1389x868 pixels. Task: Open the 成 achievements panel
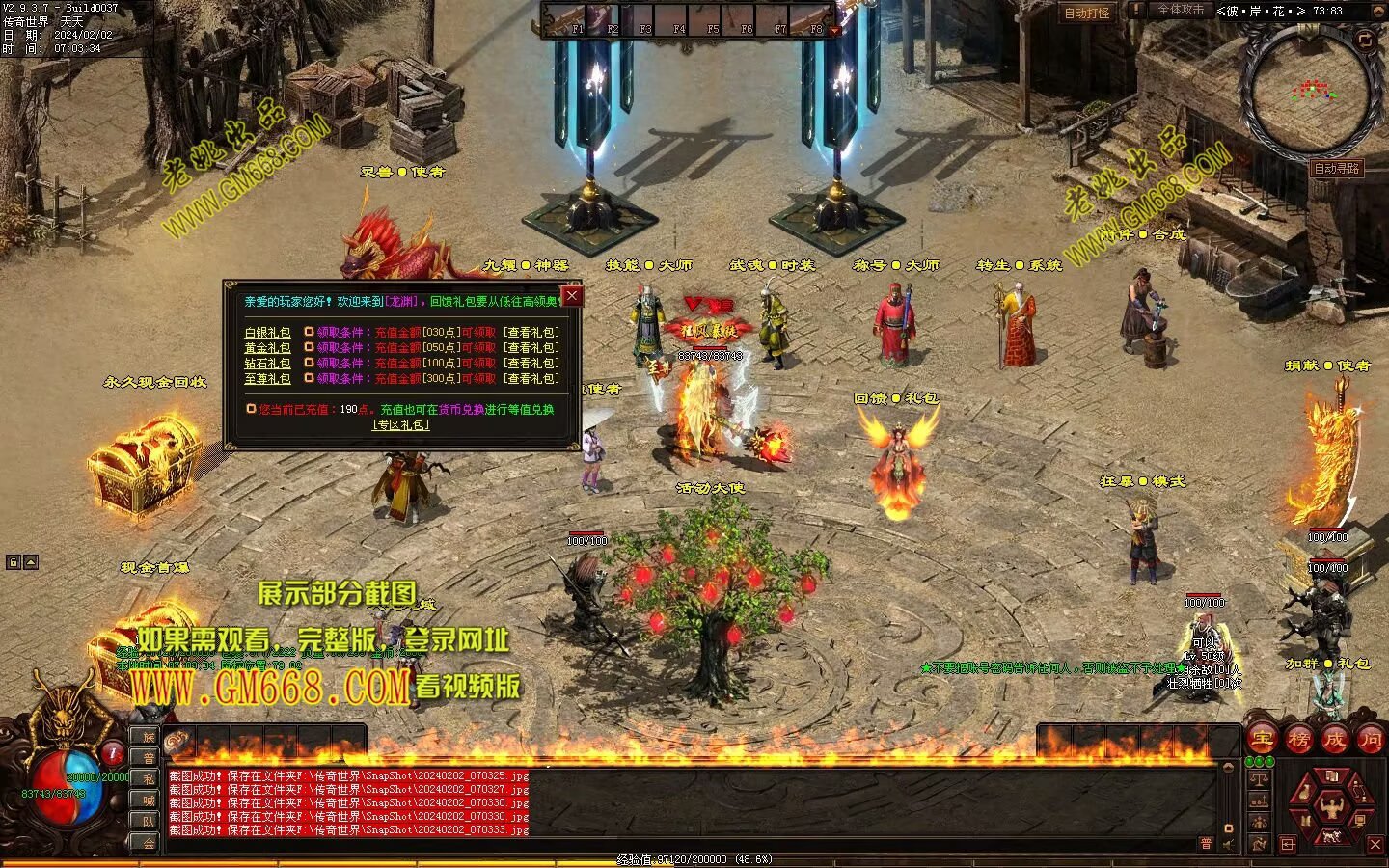pyautogui.click(x=1334, y=740)
